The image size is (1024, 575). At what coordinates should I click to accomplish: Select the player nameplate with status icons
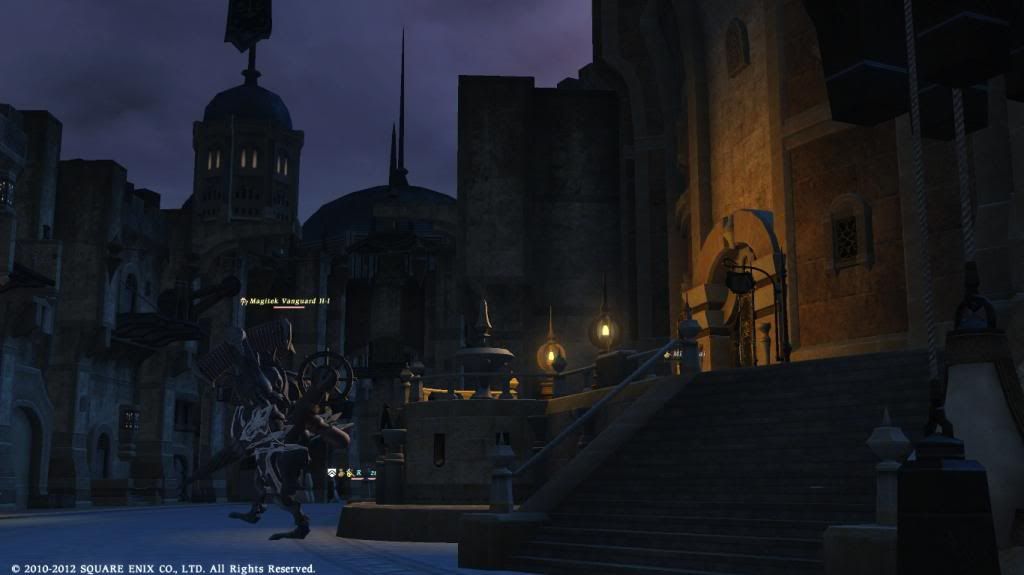[x=352, y=473]
